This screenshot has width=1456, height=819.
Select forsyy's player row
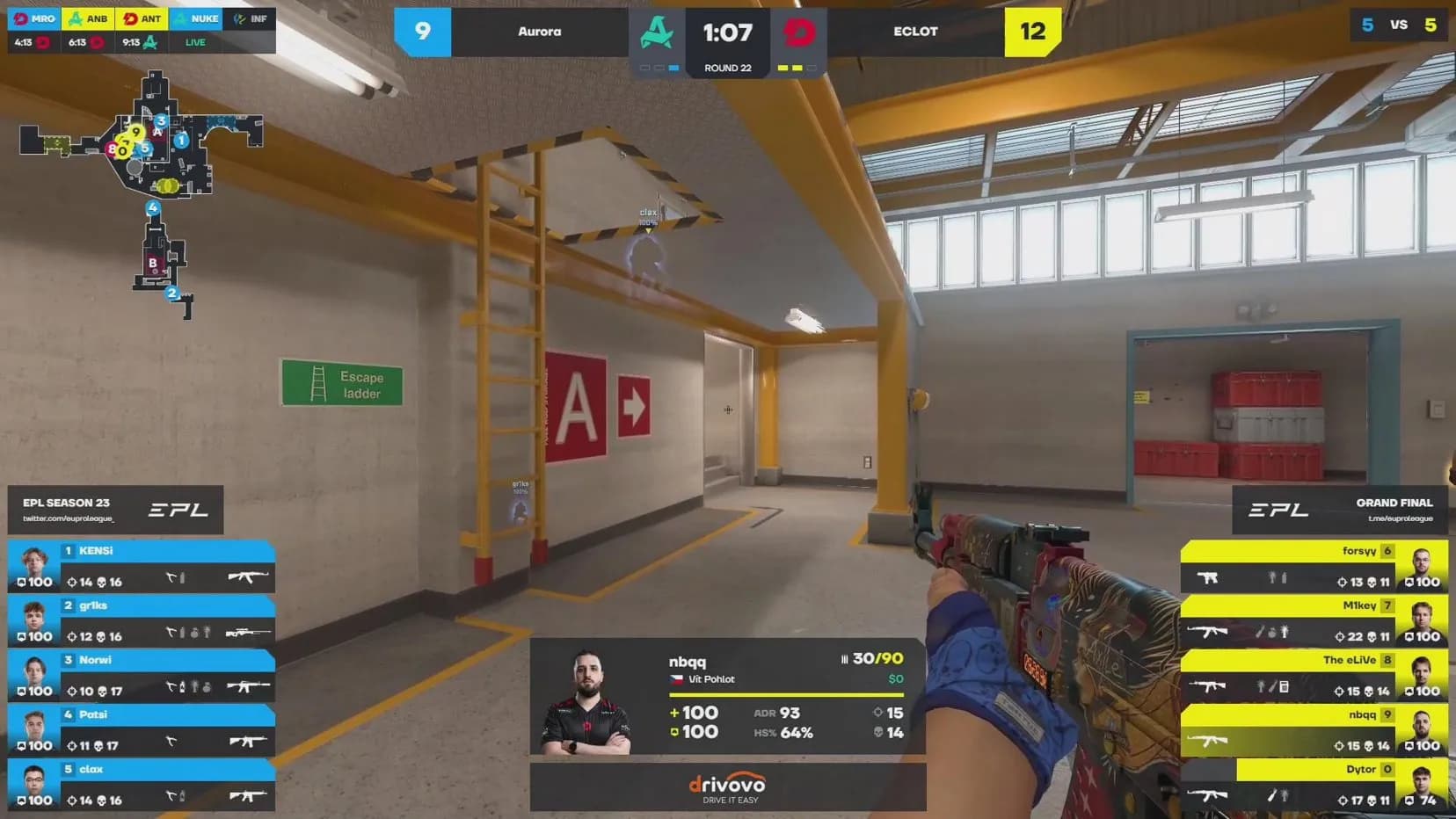[x=1314, y=567]
